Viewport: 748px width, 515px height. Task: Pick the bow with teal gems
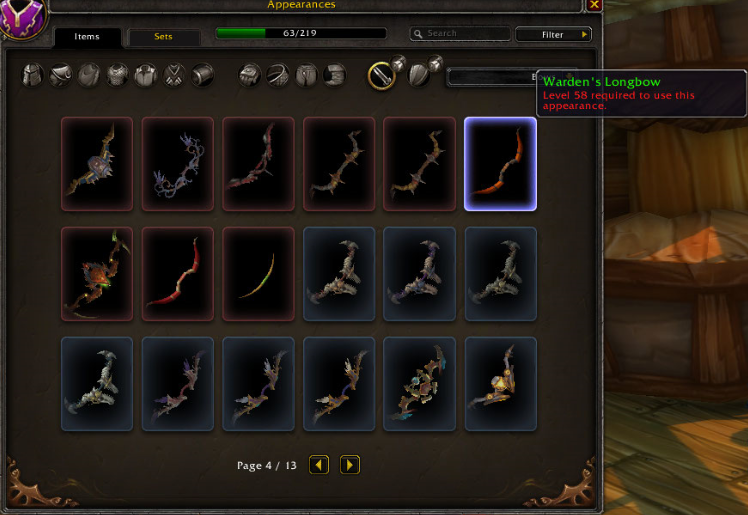coord(419,384)
